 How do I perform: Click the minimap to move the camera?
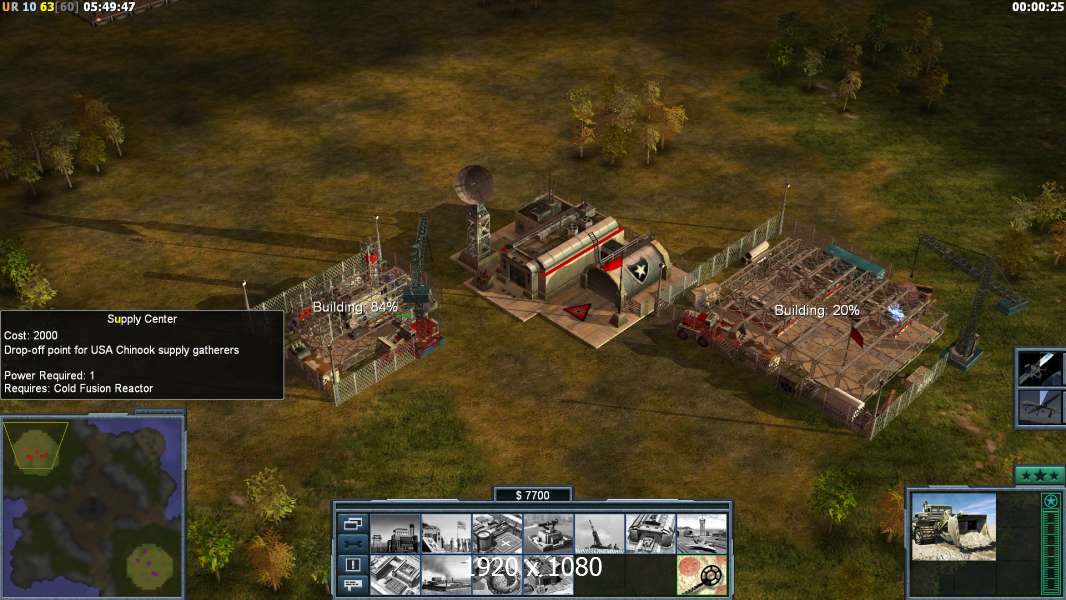click(92, 507)
